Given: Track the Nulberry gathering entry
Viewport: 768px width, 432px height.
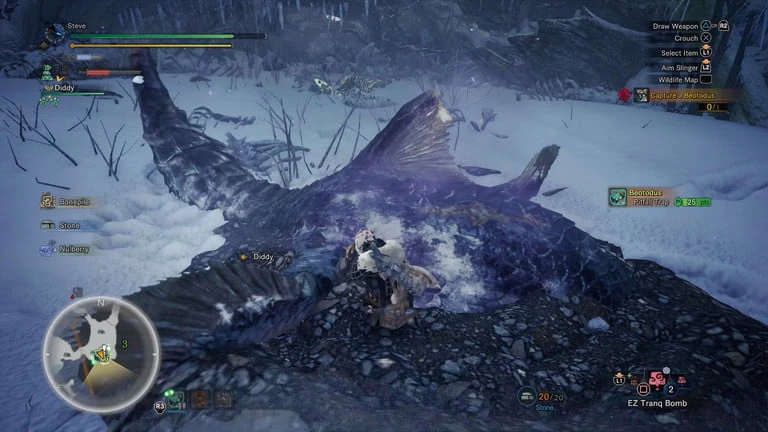Looking at the screenshot, I should click(x=66, y=249).
